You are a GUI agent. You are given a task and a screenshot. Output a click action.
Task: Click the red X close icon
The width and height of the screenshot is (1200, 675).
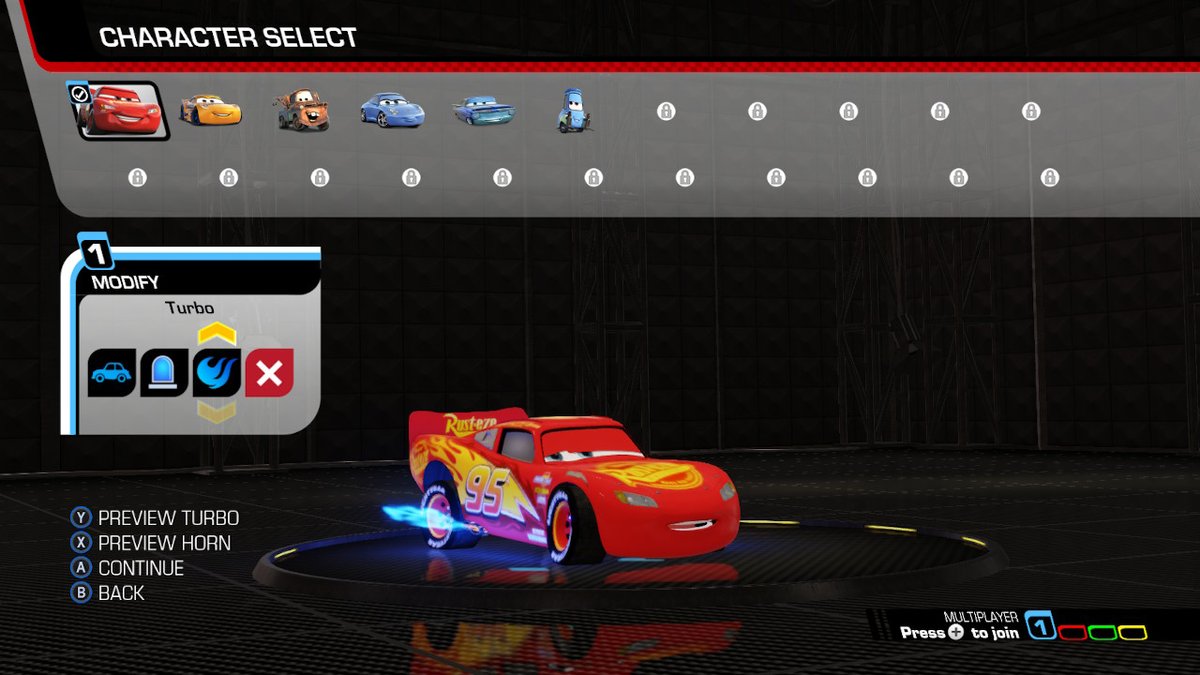(270, 373)
